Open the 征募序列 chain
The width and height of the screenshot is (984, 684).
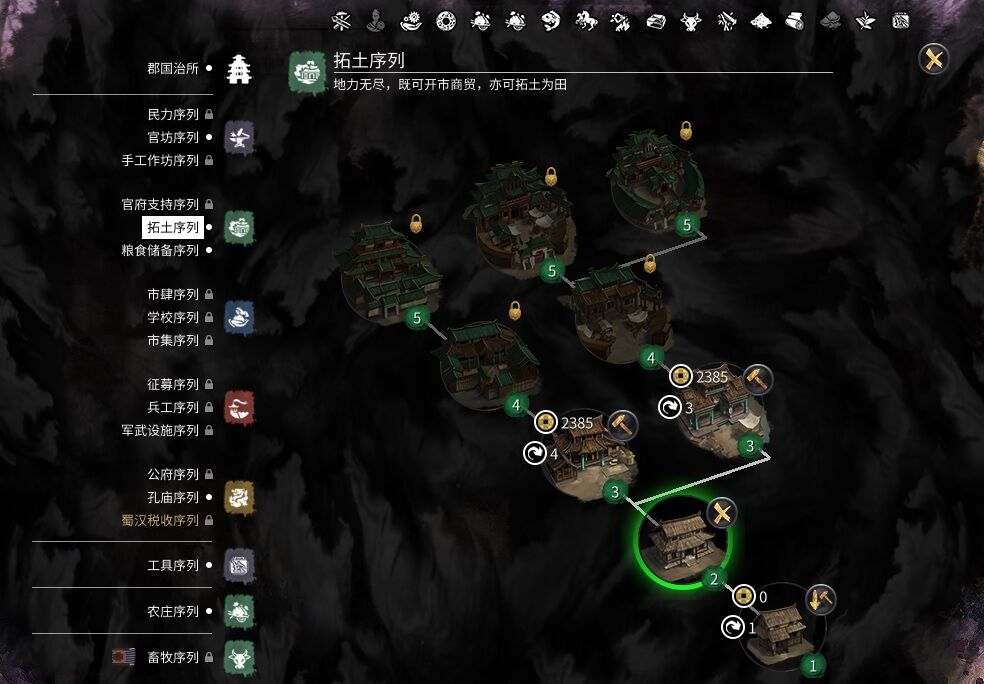[173, 384]
